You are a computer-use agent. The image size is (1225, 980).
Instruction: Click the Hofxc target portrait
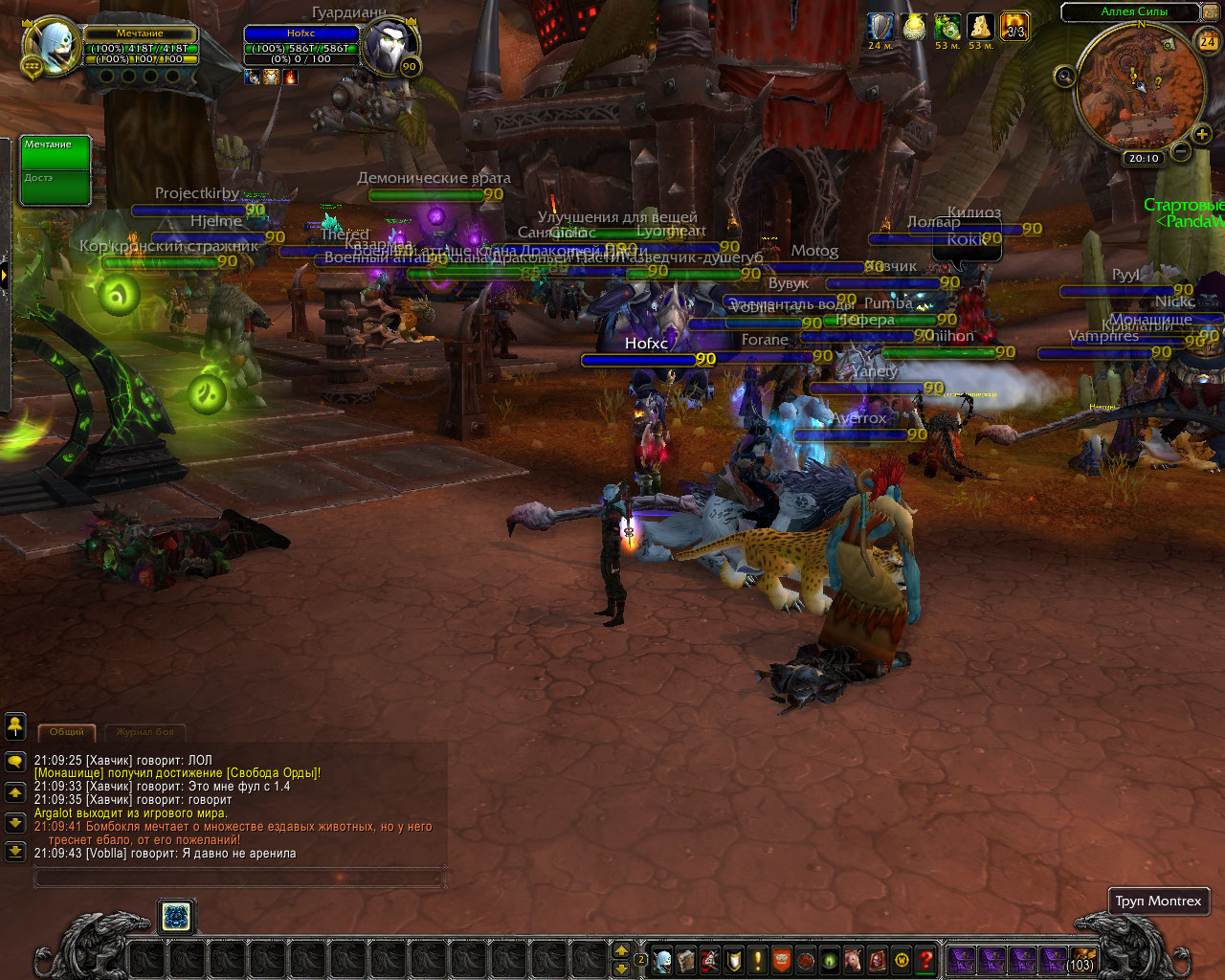pos(390,46)
